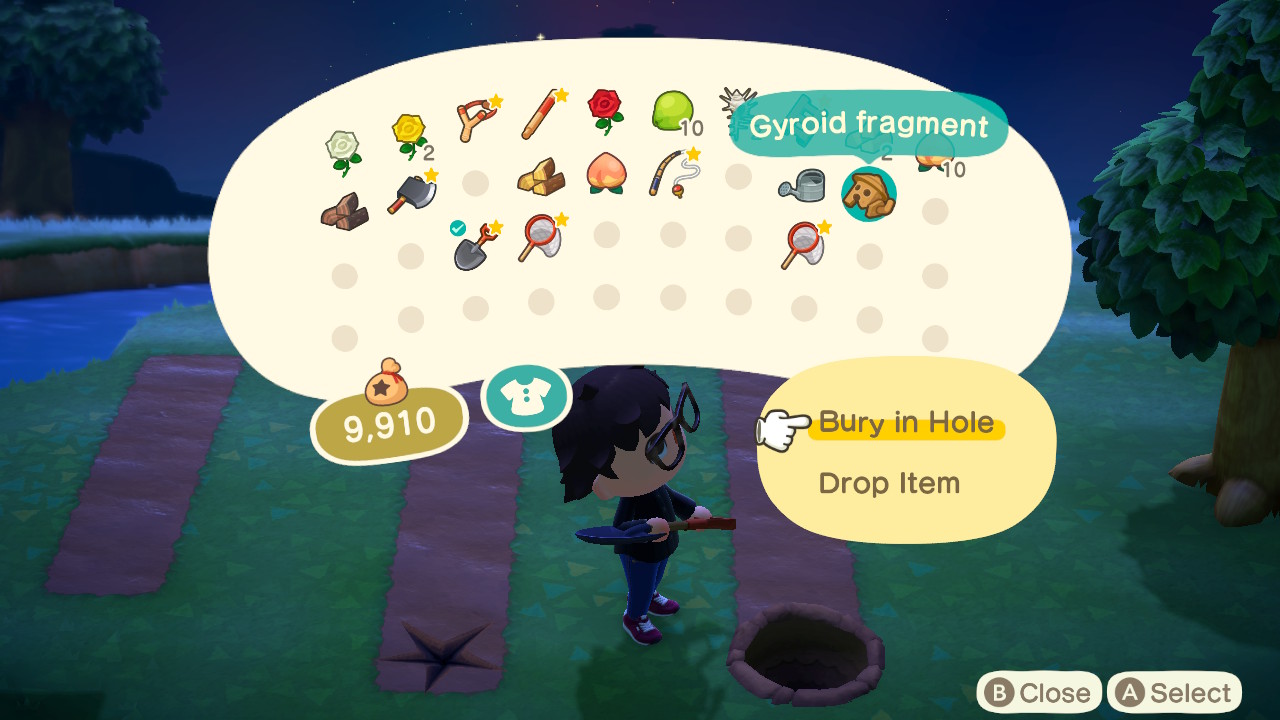
Task: Open the wardrobe with the shirt icon
Action: point(527,396)
